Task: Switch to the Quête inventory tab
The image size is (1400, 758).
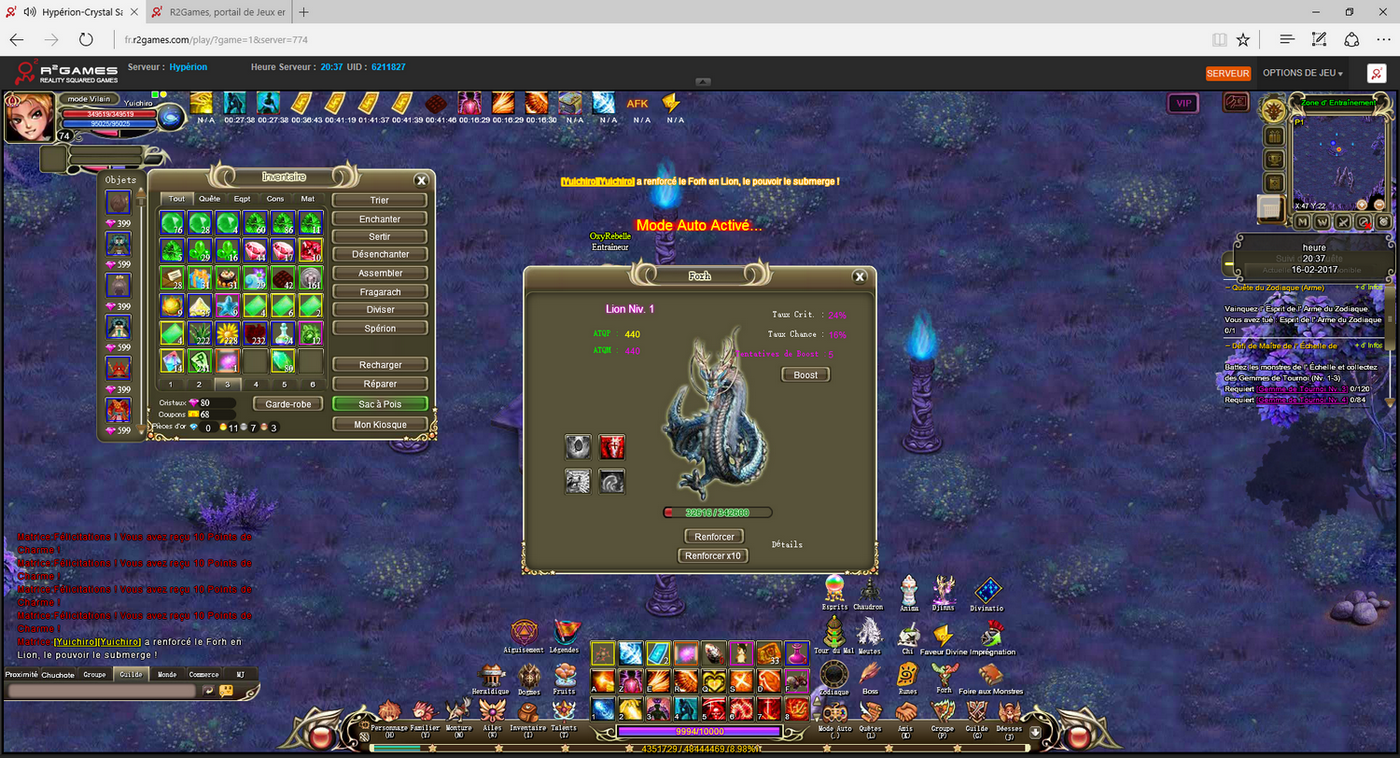Action: 210,199
